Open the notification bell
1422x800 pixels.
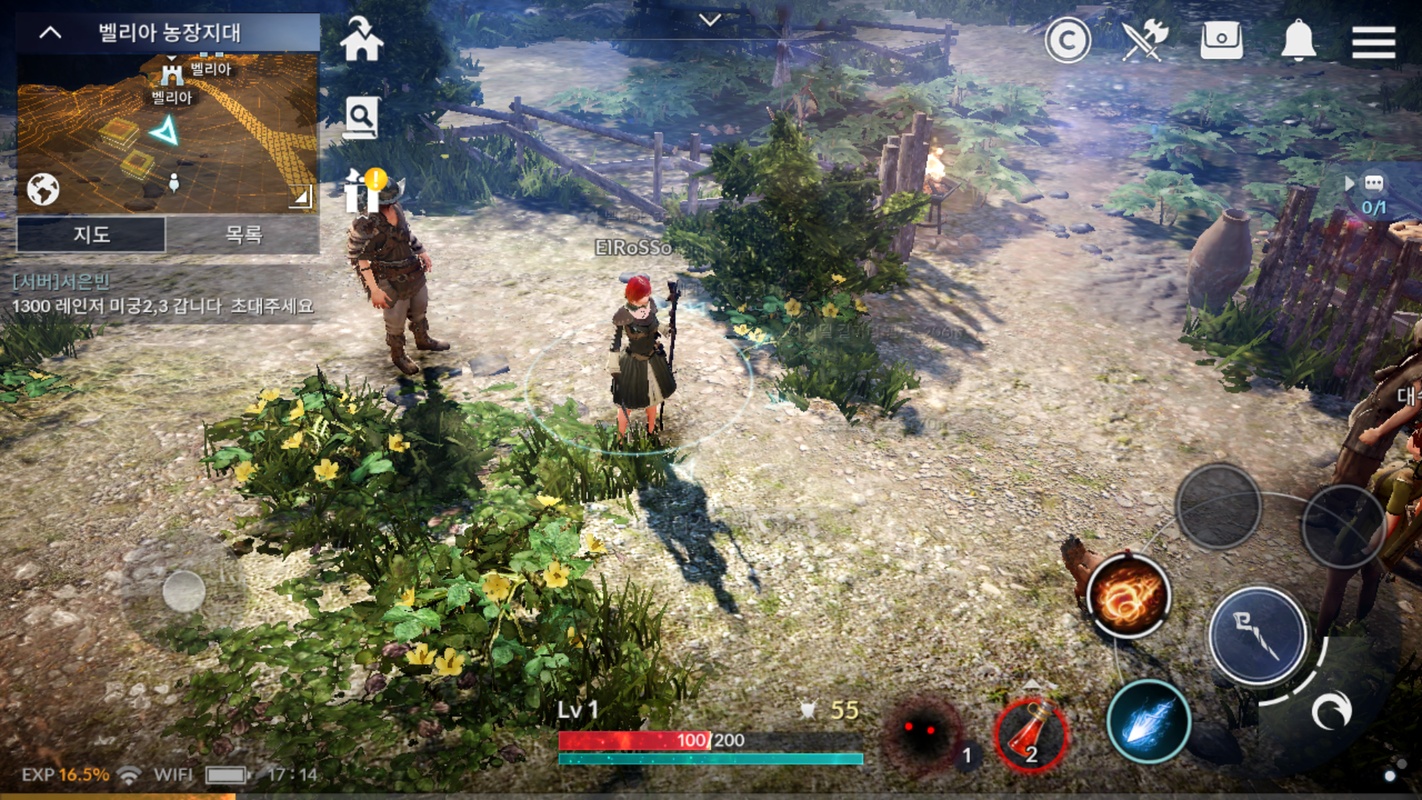coord(1298,42)
